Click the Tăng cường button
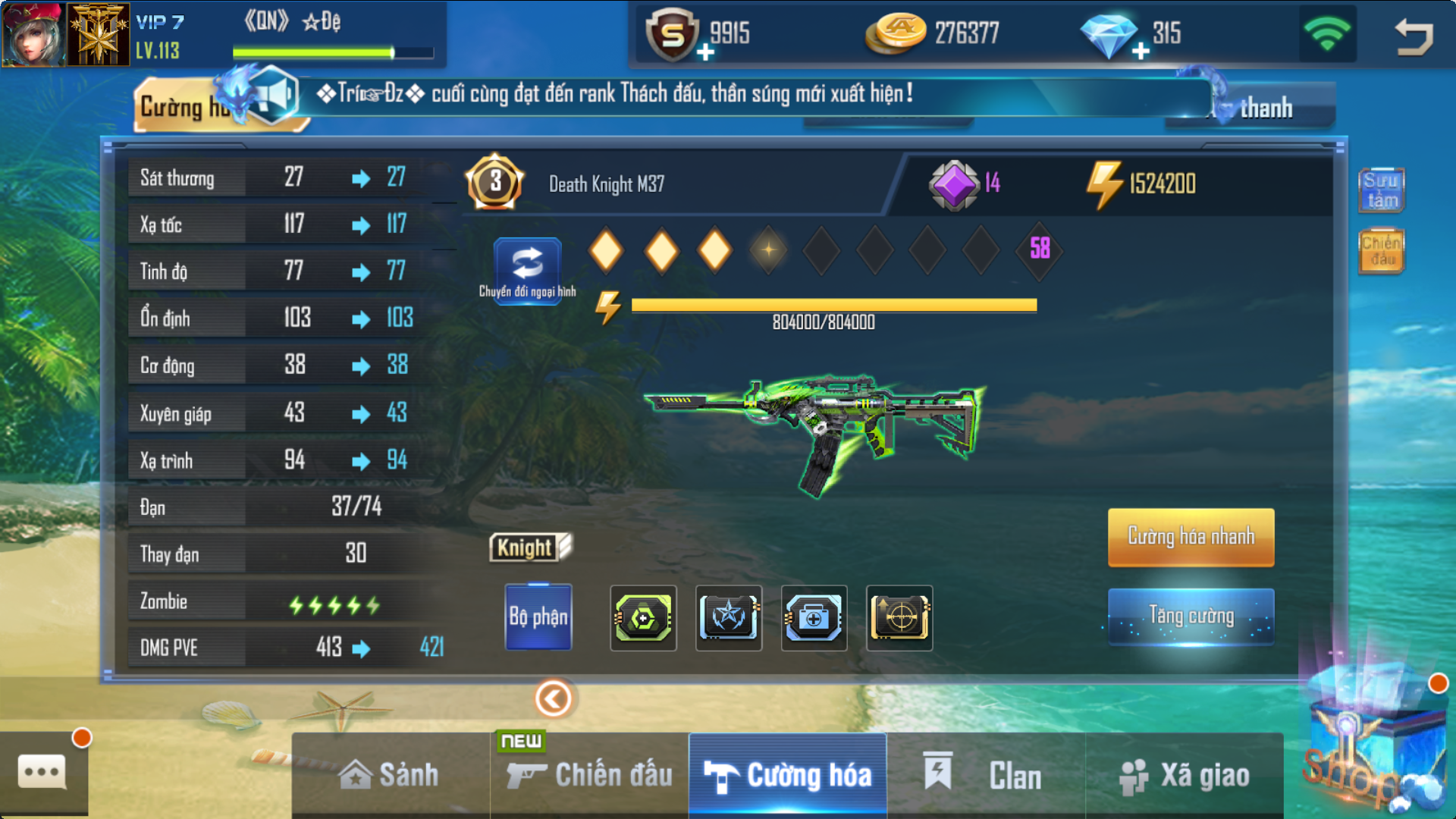Screen dimensions: 1456x819 (1191, 616)
